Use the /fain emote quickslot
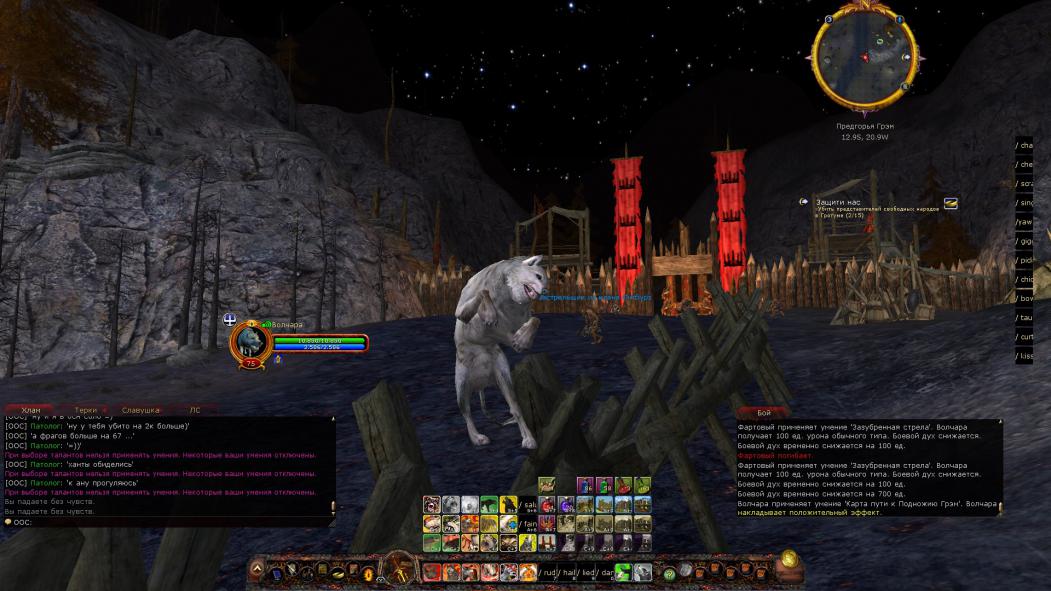 pos(527,524)
